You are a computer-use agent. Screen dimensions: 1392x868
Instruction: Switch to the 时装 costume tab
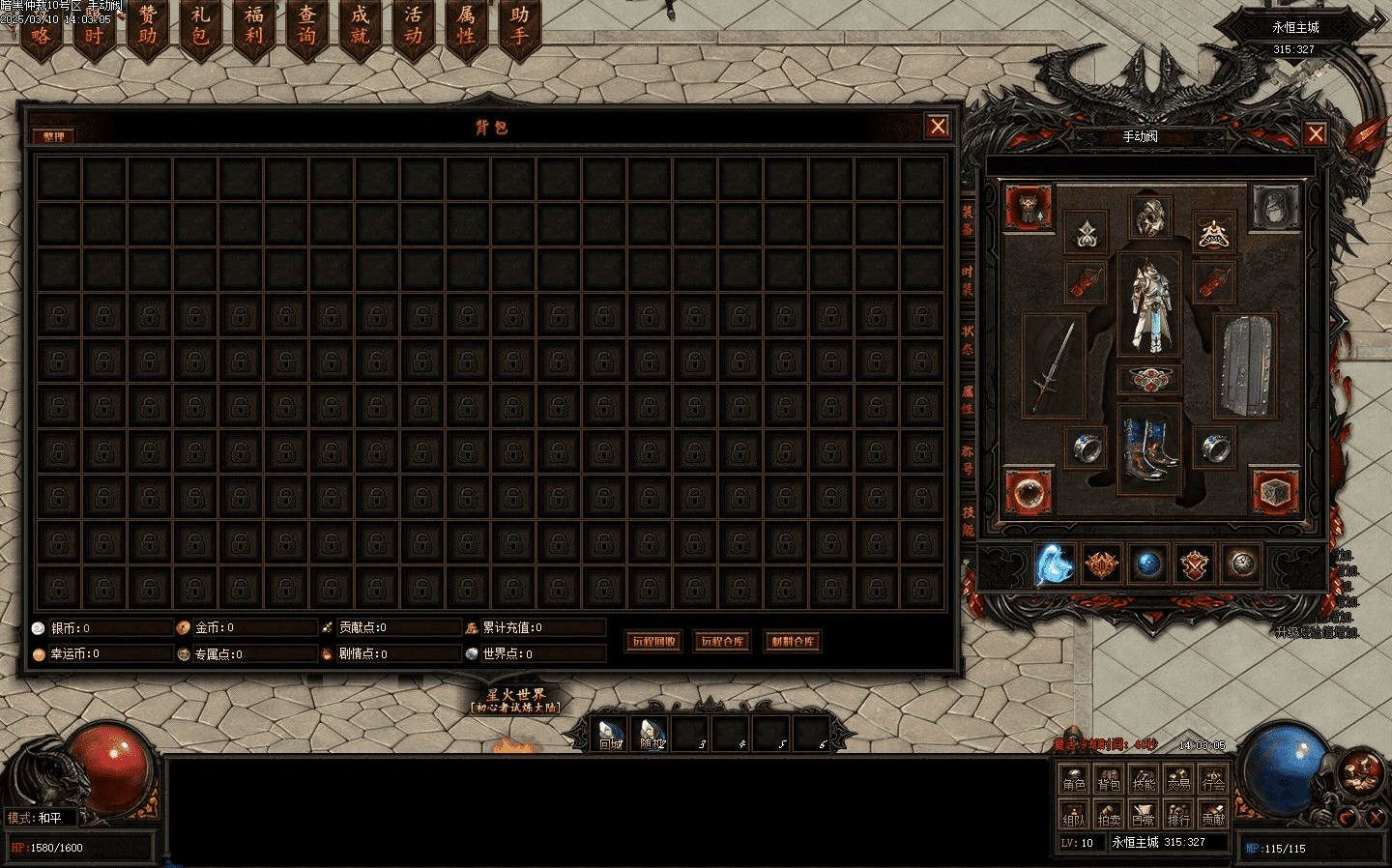coord(968,280)
